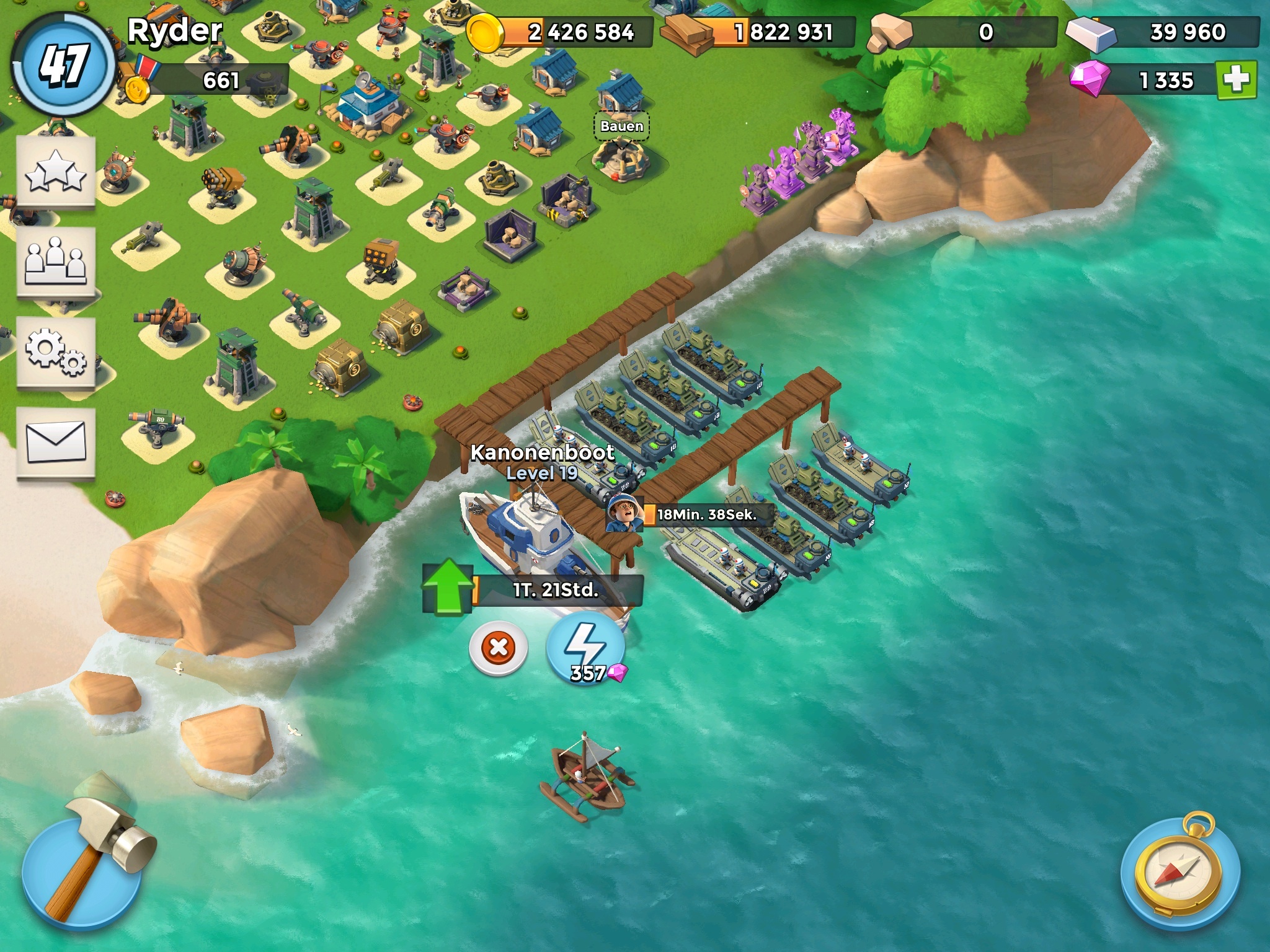Open the level 47 player profile badge
Viewport: 1270px width, 952px height.
coord(63,65)
